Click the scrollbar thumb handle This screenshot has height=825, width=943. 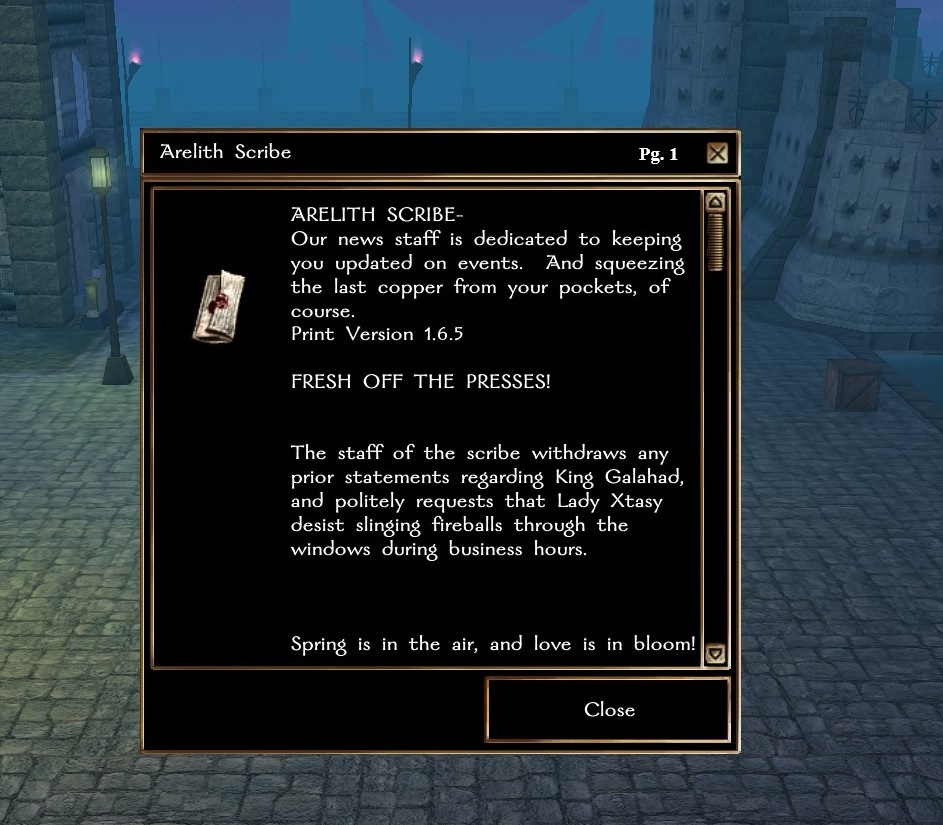pos(714,242)
